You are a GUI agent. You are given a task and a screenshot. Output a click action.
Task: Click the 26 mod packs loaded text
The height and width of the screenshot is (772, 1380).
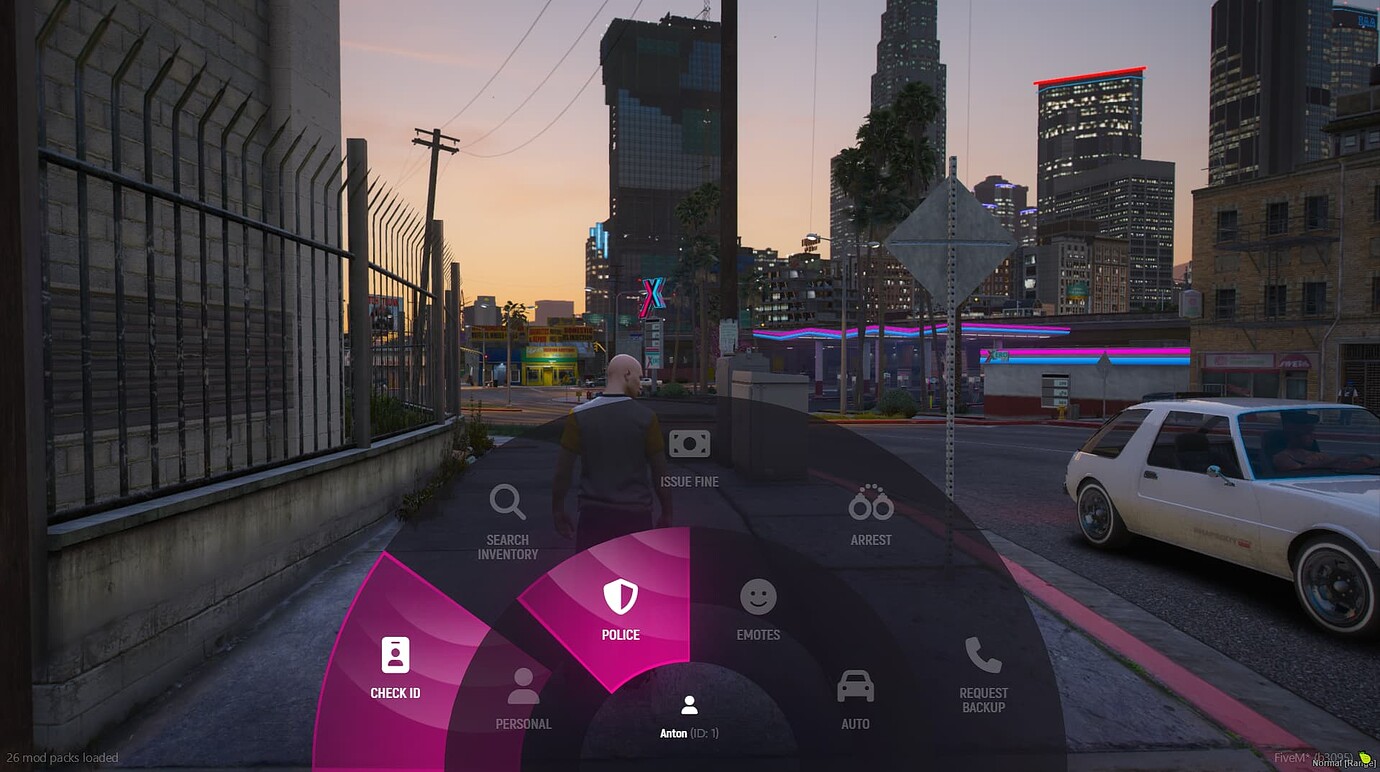pyautogui.click(x=62, y=757)
